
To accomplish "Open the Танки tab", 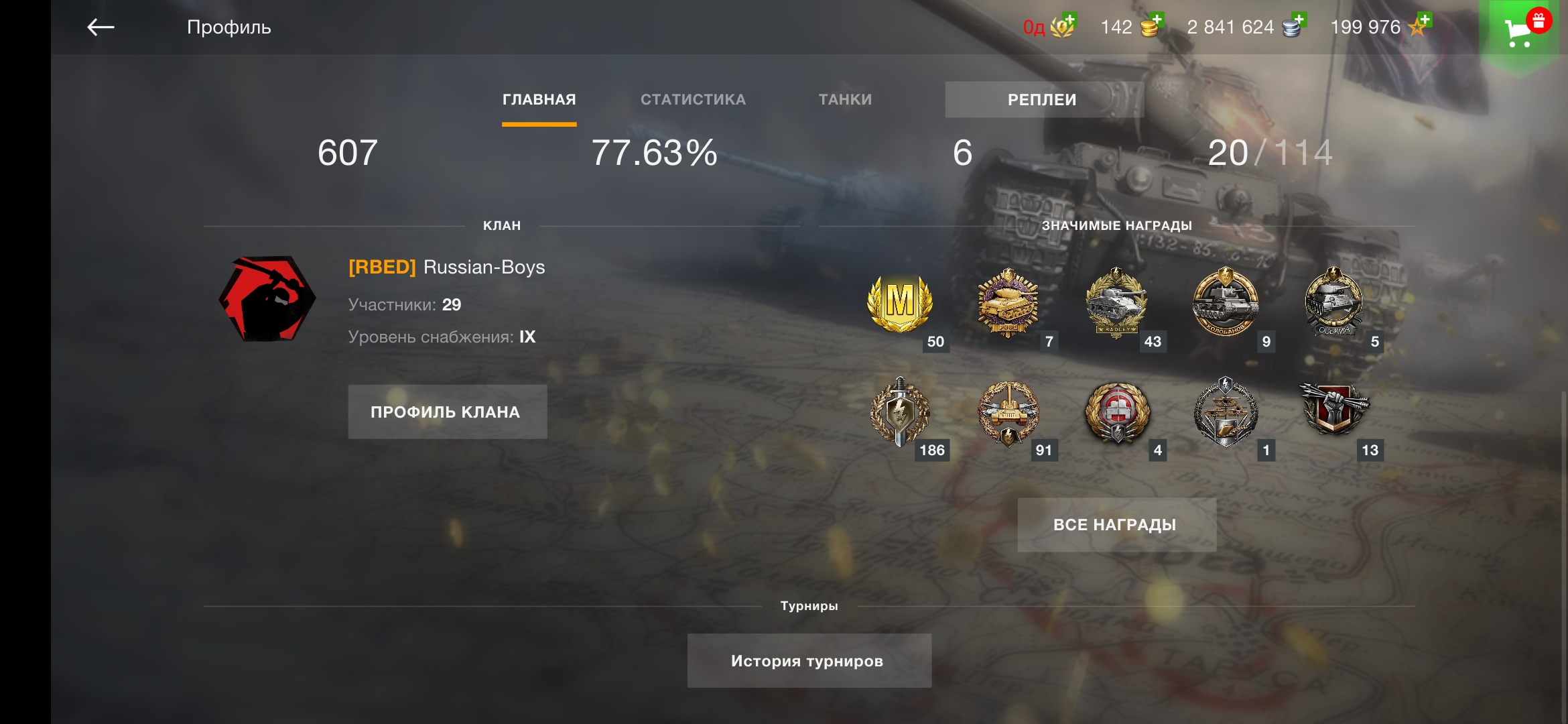I will [845, 99].
